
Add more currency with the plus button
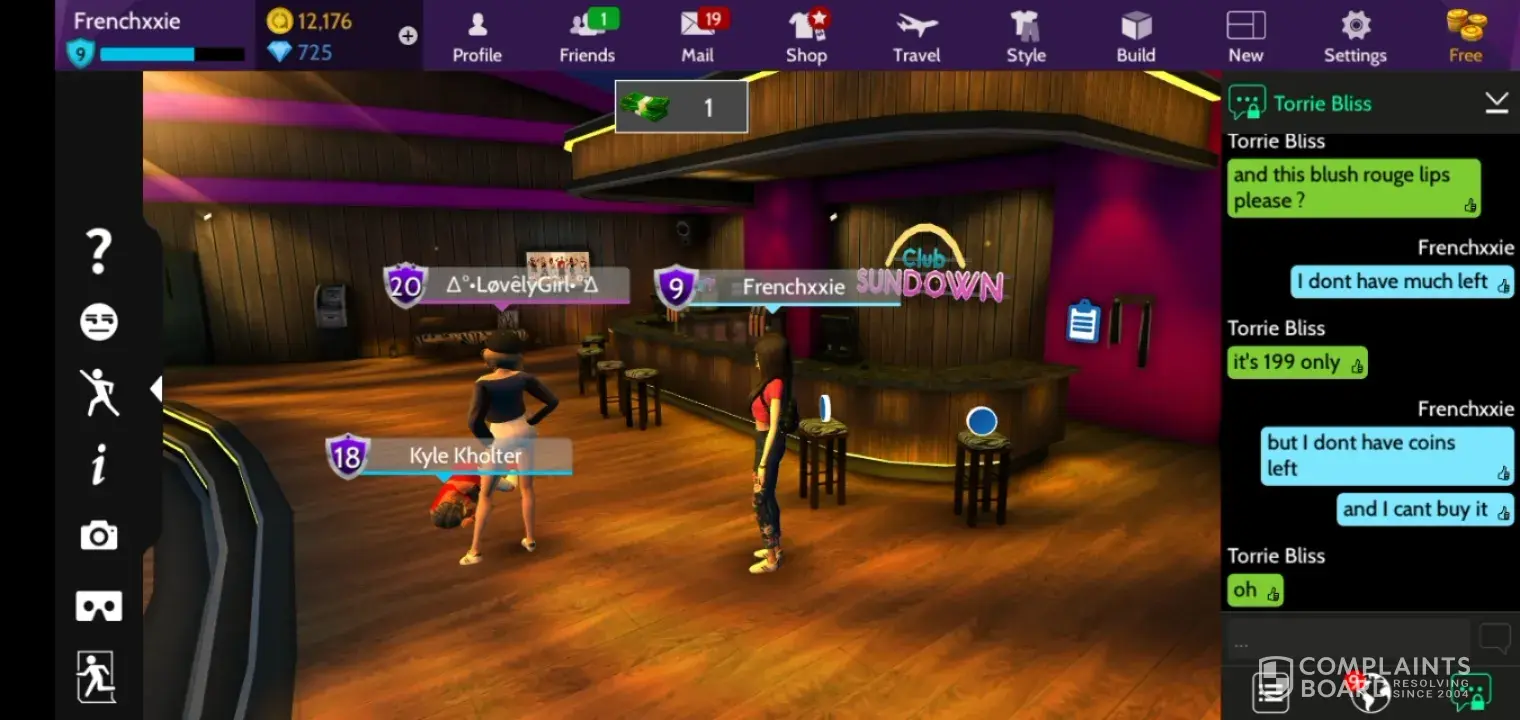tap(408, 36)
